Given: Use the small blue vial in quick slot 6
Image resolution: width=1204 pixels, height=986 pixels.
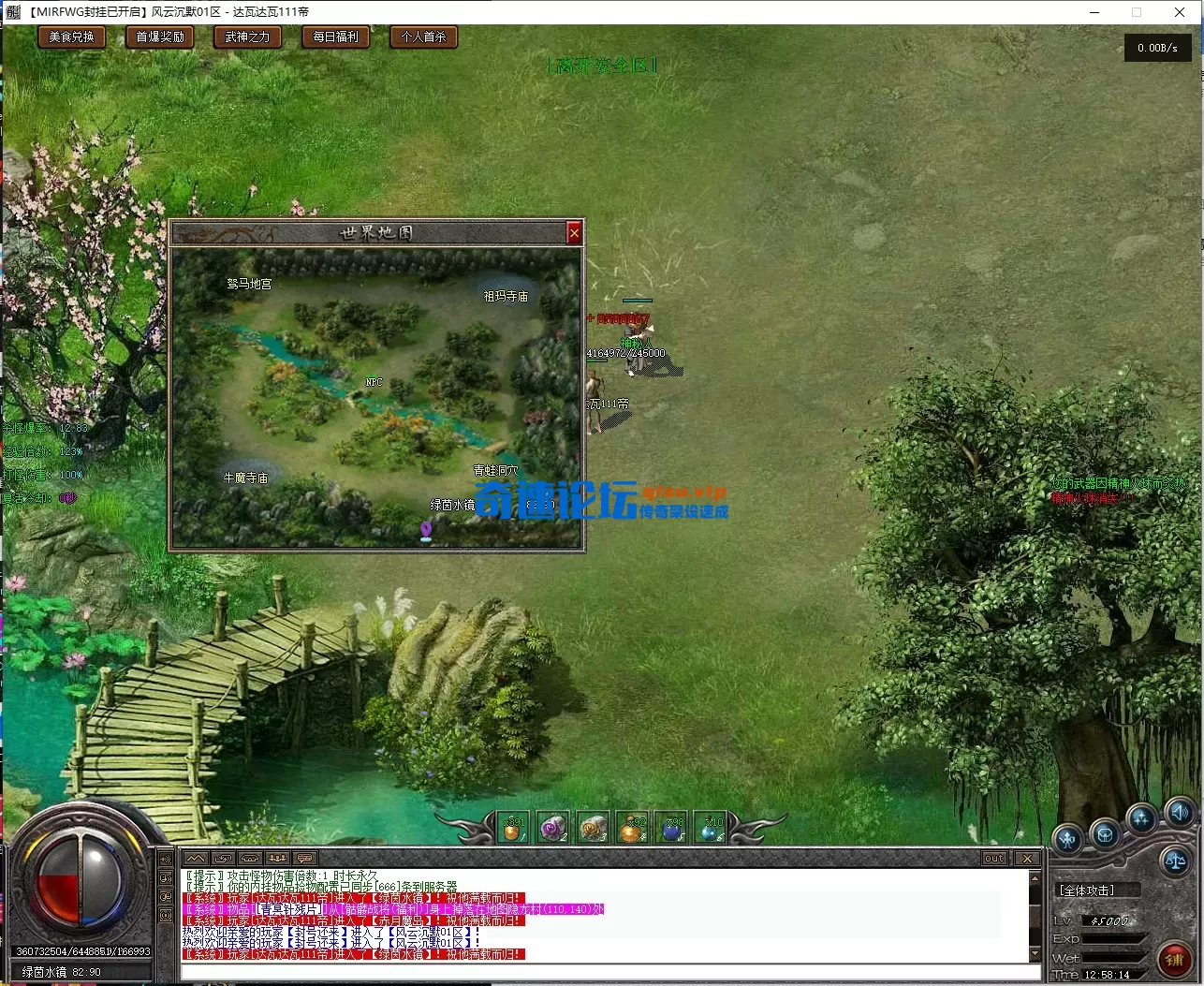Looking at the screenshot, I should pyautogui.click(x=712, y=829).
